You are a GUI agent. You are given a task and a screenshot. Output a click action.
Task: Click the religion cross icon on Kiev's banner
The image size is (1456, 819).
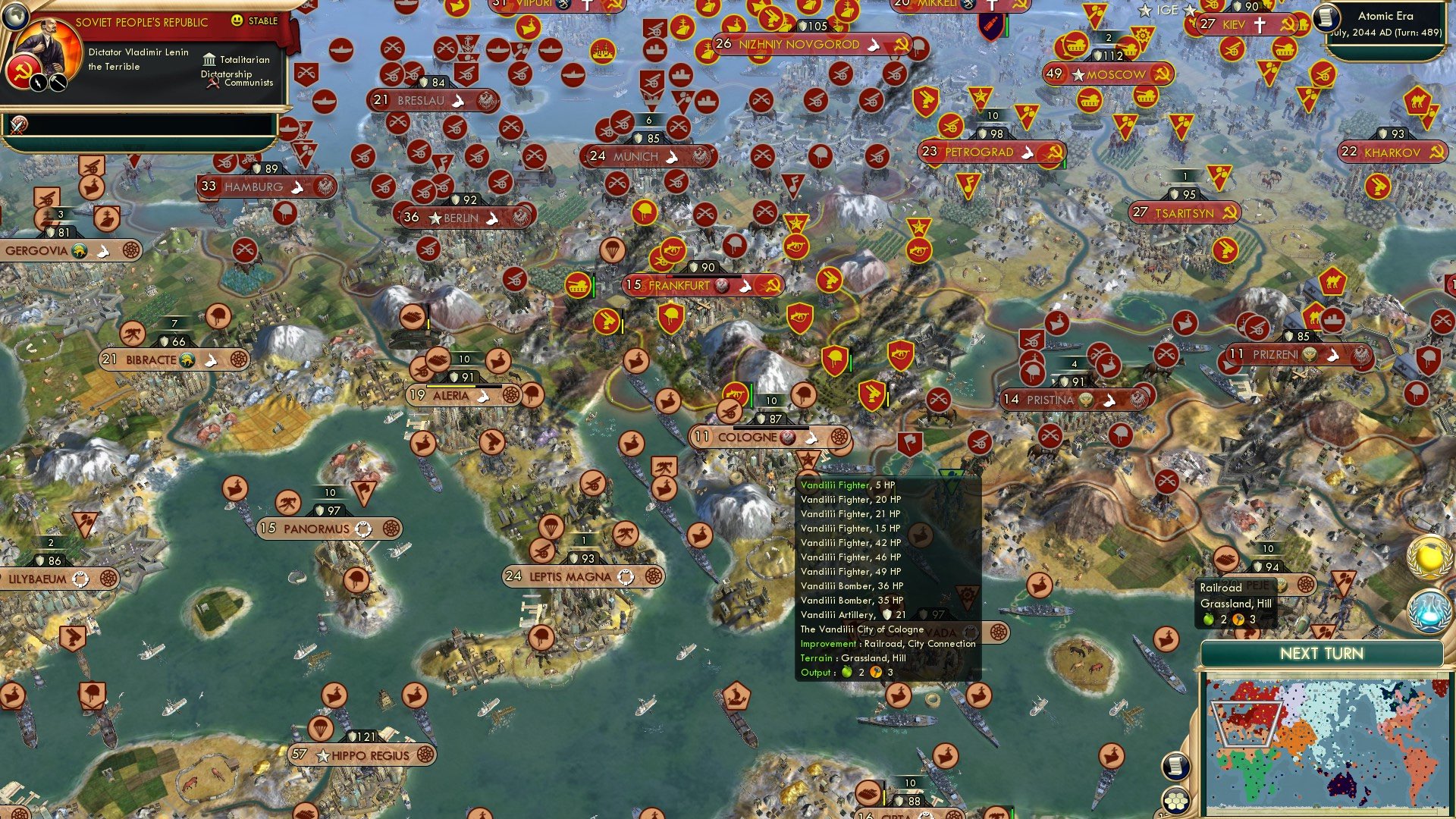coord(1260,24)
